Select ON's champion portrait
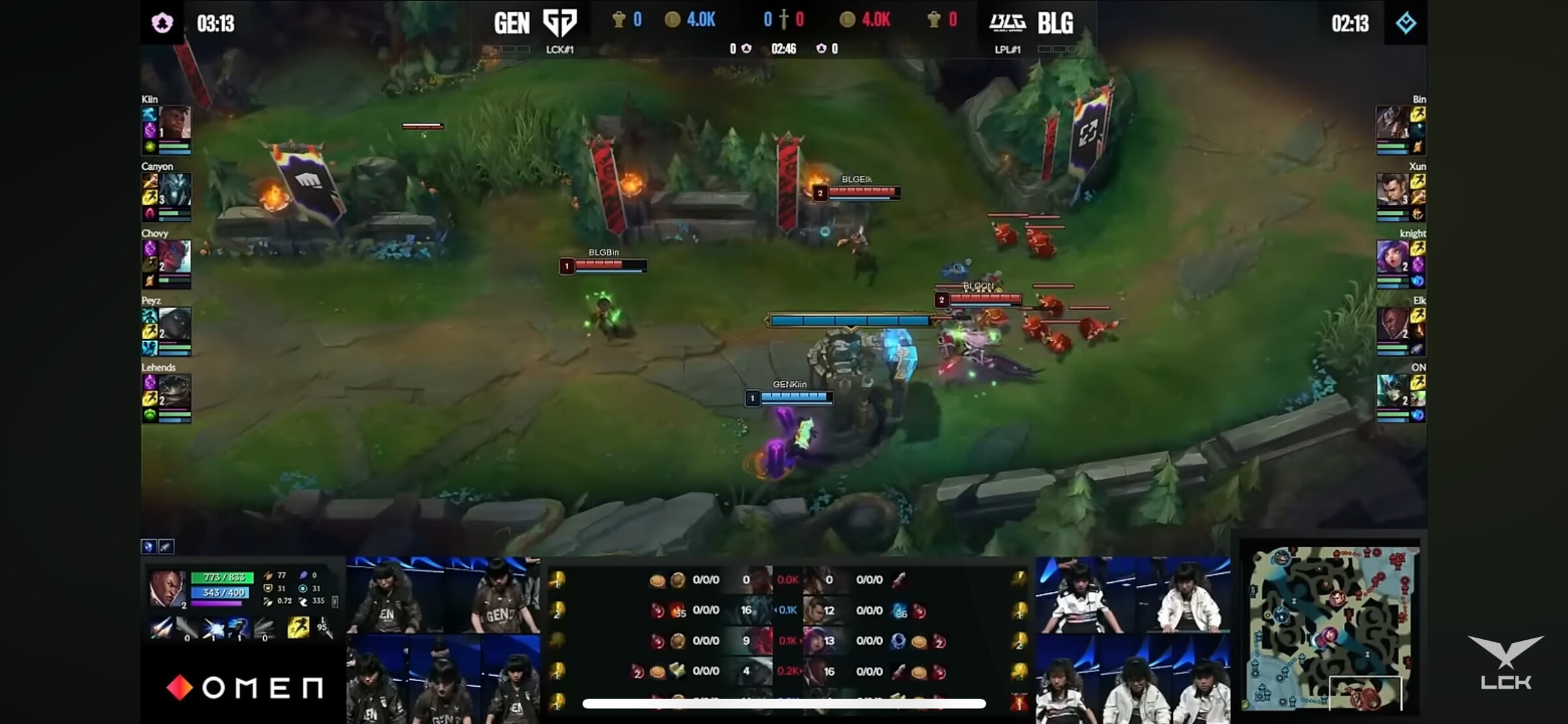 (x=1392, y=391)
